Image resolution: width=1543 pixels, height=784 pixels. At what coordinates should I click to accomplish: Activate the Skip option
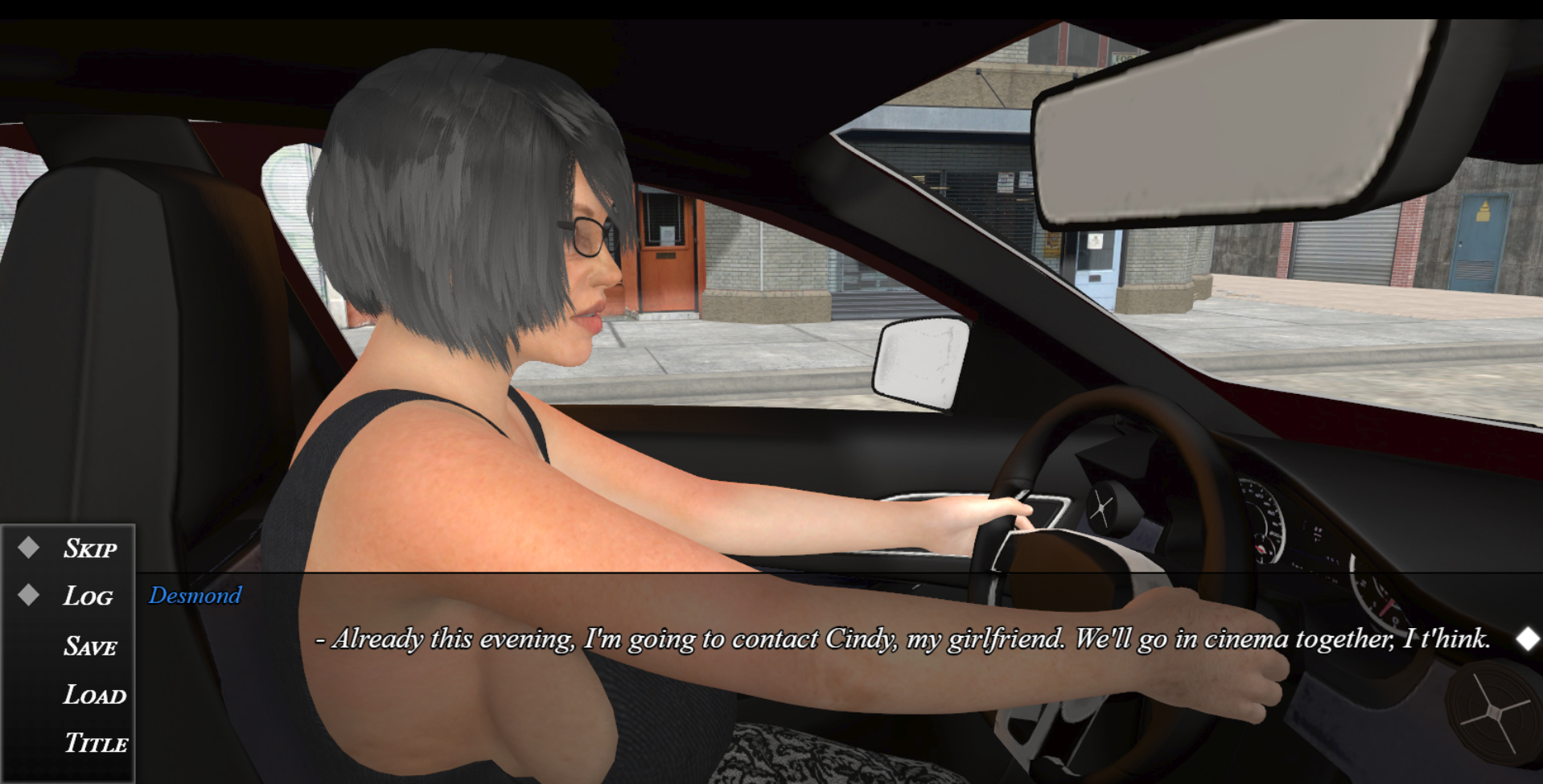[89, 548]
